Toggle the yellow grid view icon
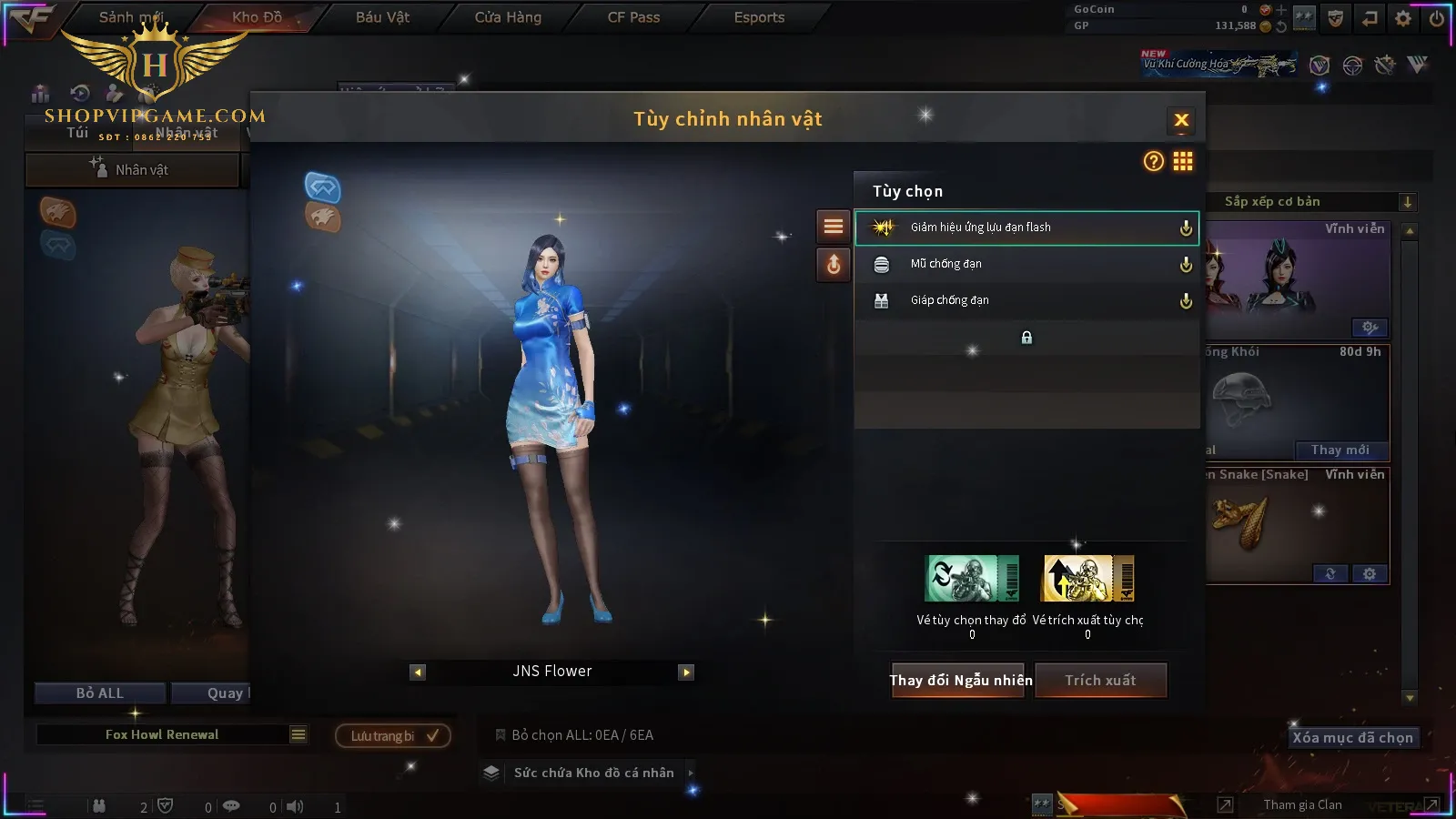The image size is (1456, 819). (1183, 162)
